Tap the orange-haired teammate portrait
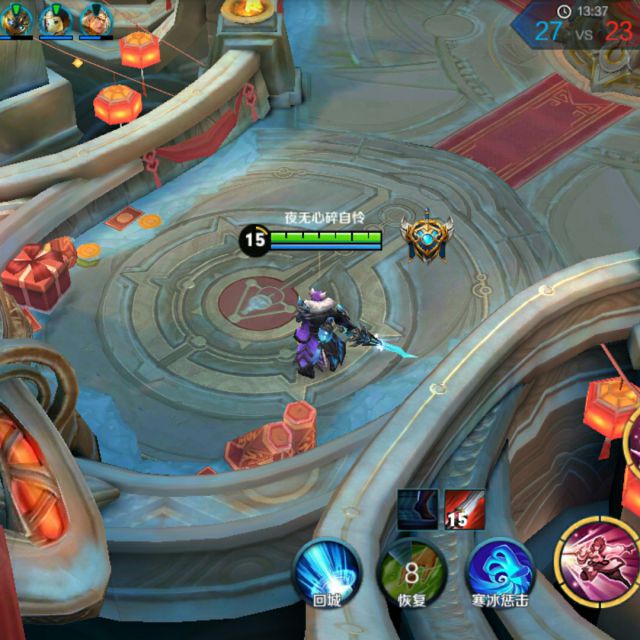The width and height of the screenshot is (640, 640). (95, 18)
